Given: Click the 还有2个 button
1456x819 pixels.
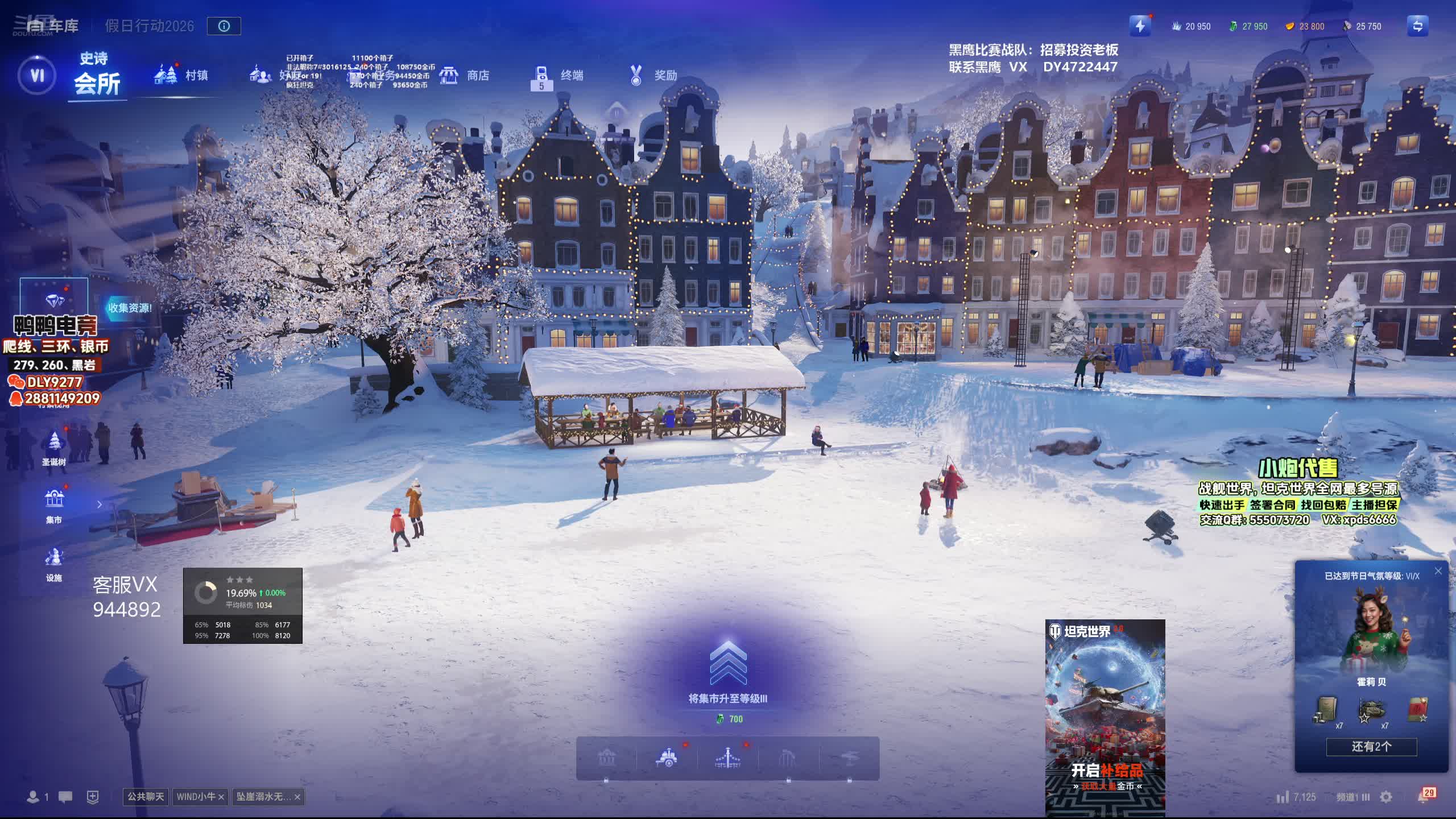Looking at the screenshot, I should point(1371,747).
